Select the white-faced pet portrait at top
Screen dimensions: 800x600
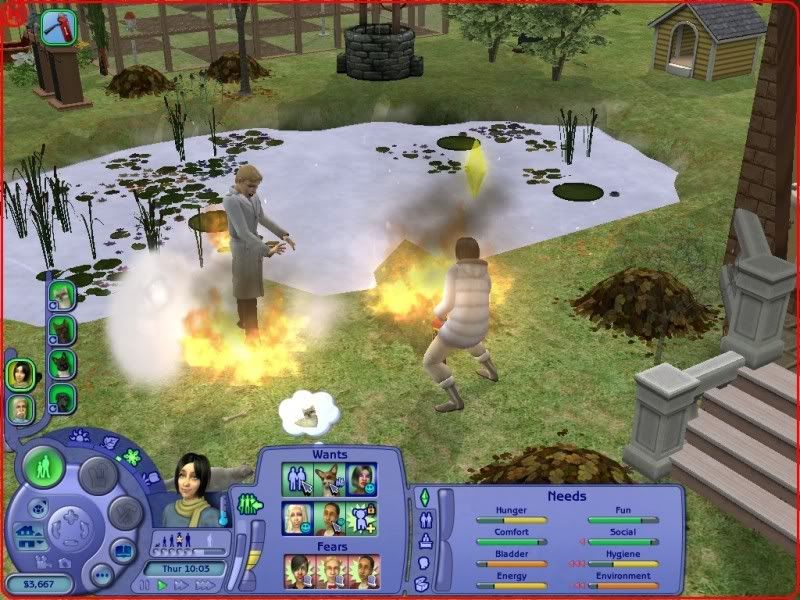63,294
